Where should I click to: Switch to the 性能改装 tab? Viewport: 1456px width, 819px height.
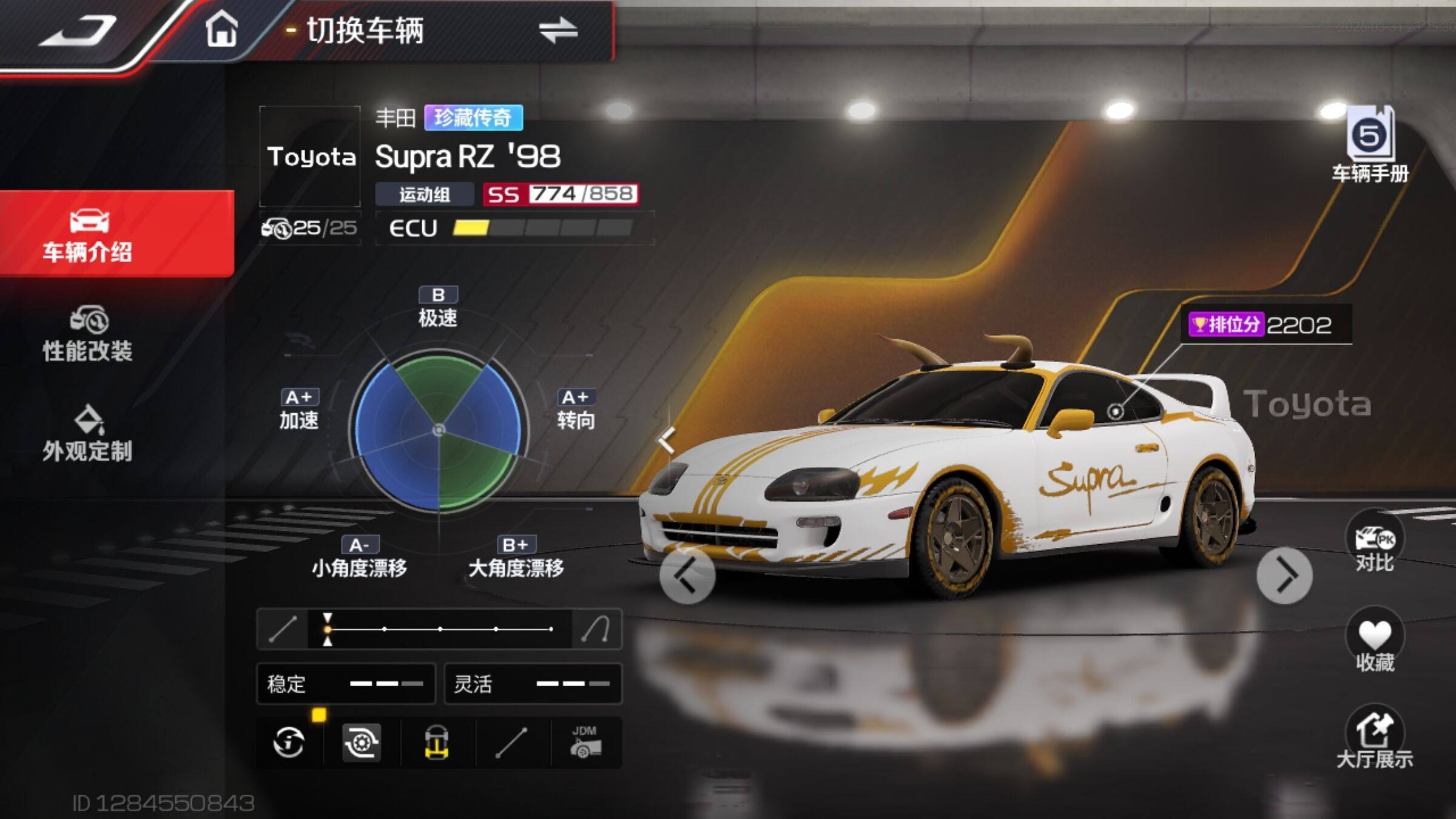click(88, 334)
